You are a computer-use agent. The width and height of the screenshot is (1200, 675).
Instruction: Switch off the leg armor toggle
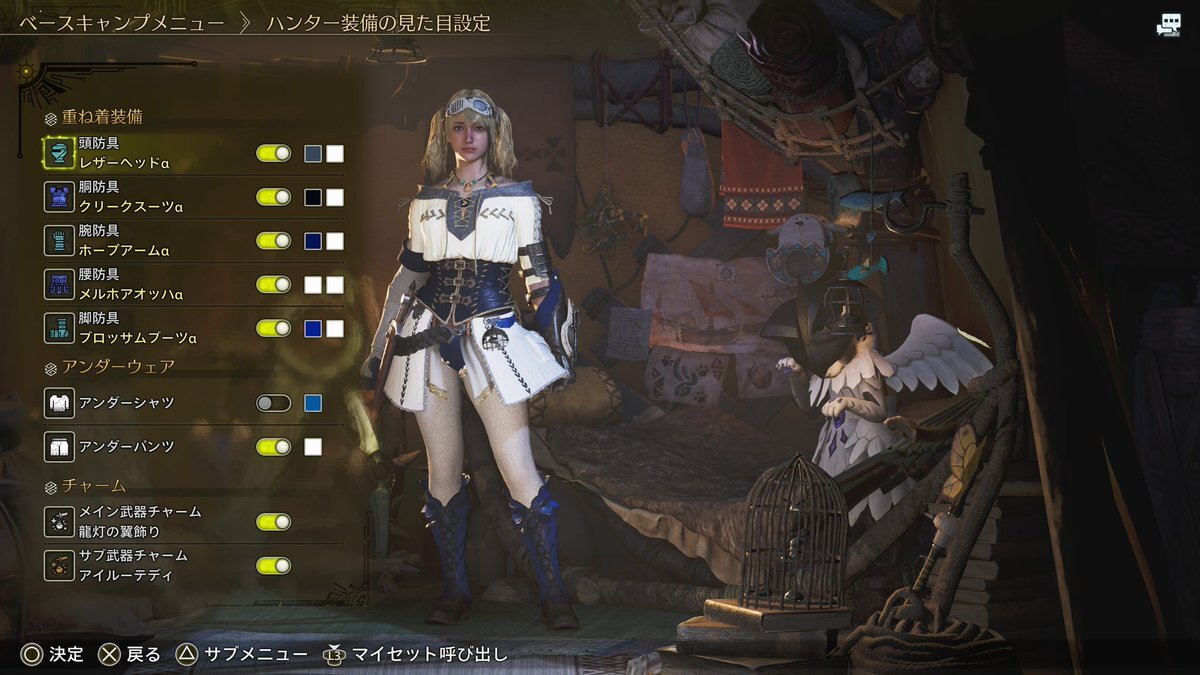[273, 328]
